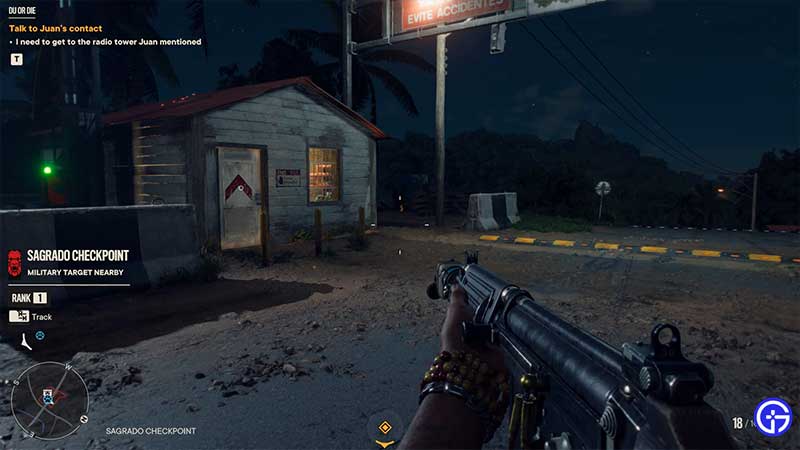The width and height of the screenshot is (800, 450).
Task: Click the blue stealth indicator icon
Action: [40, 335]
